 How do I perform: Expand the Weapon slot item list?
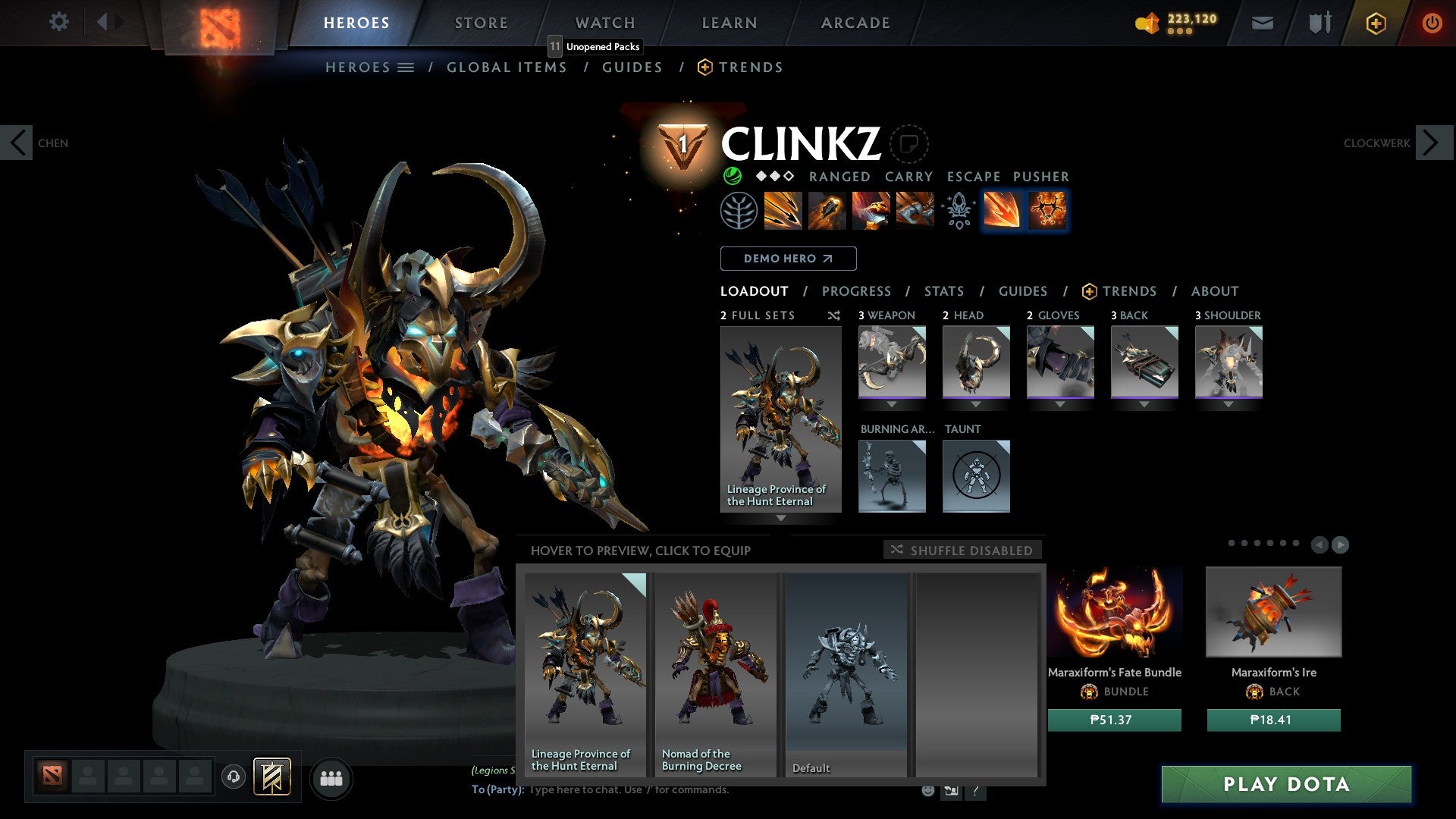point(893,404)
